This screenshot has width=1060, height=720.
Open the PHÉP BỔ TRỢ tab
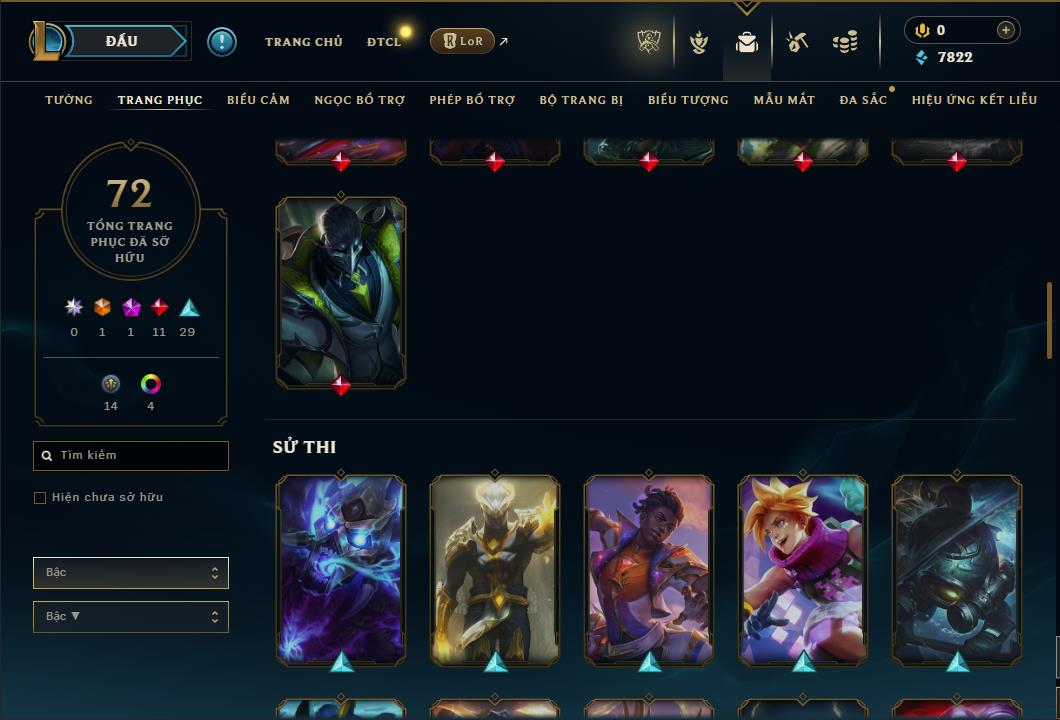pyautogui.click(x=472, y=100)
